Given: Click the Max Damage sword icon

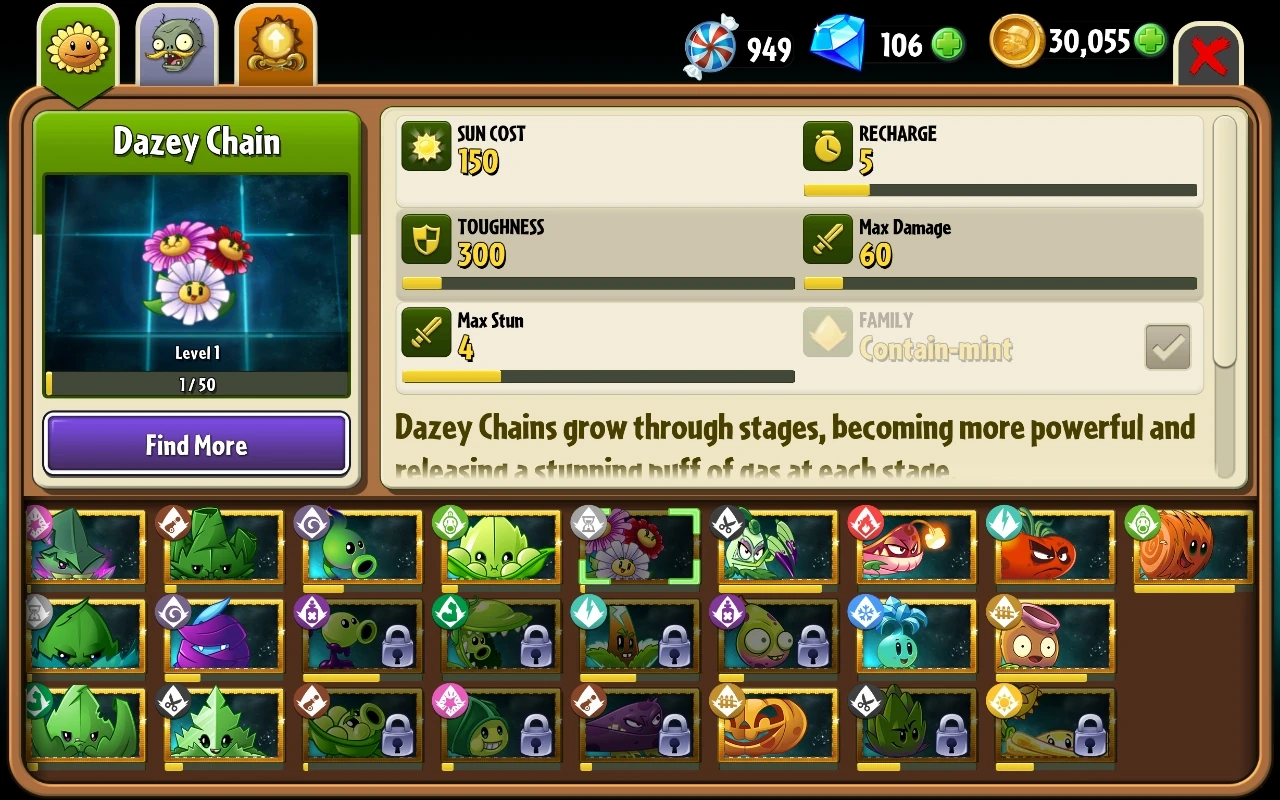Looking at the screenshot, I should (x=827, y=240).
